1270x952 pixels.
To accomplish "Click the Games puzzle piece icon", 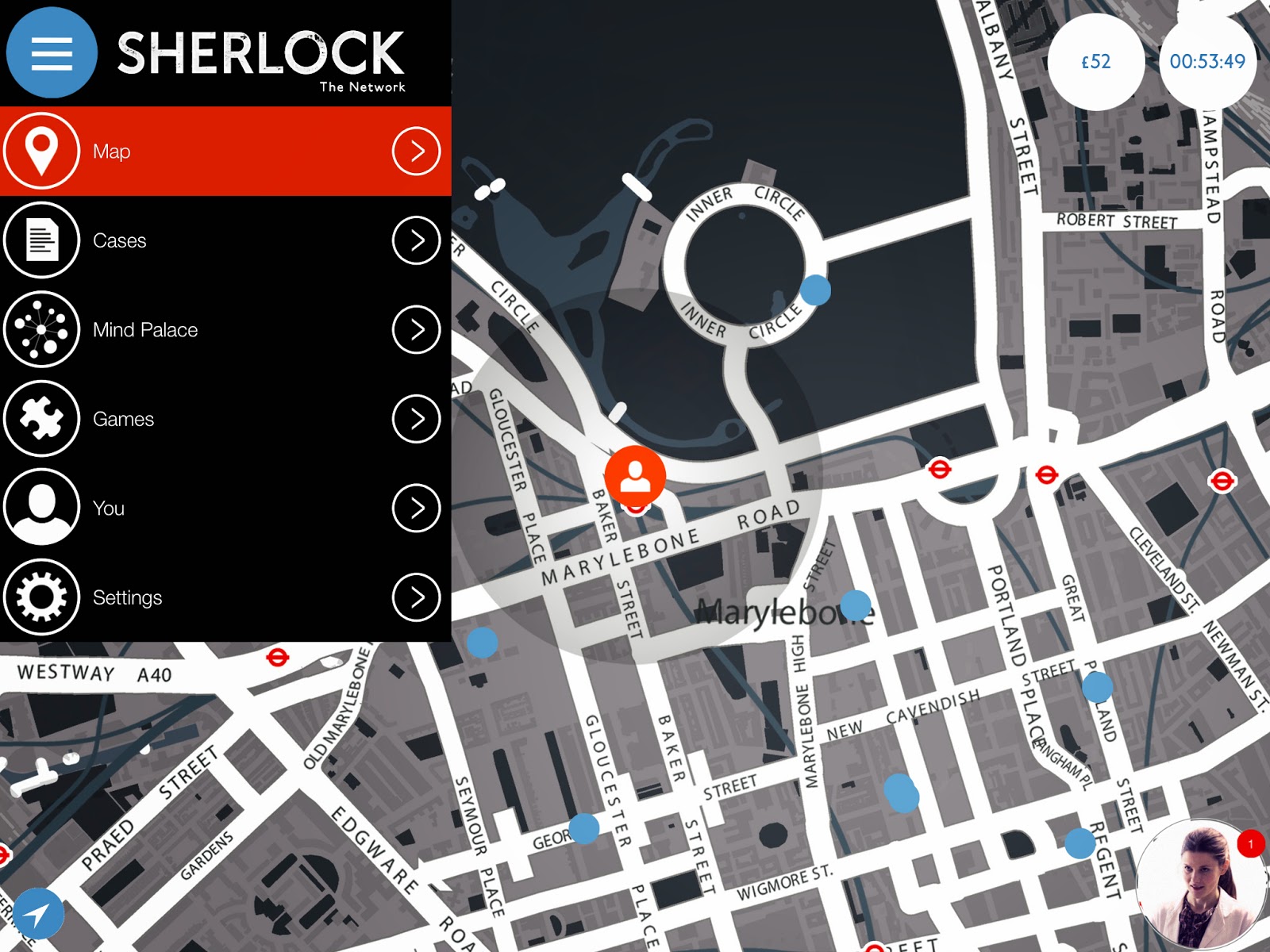I will 41,419.
